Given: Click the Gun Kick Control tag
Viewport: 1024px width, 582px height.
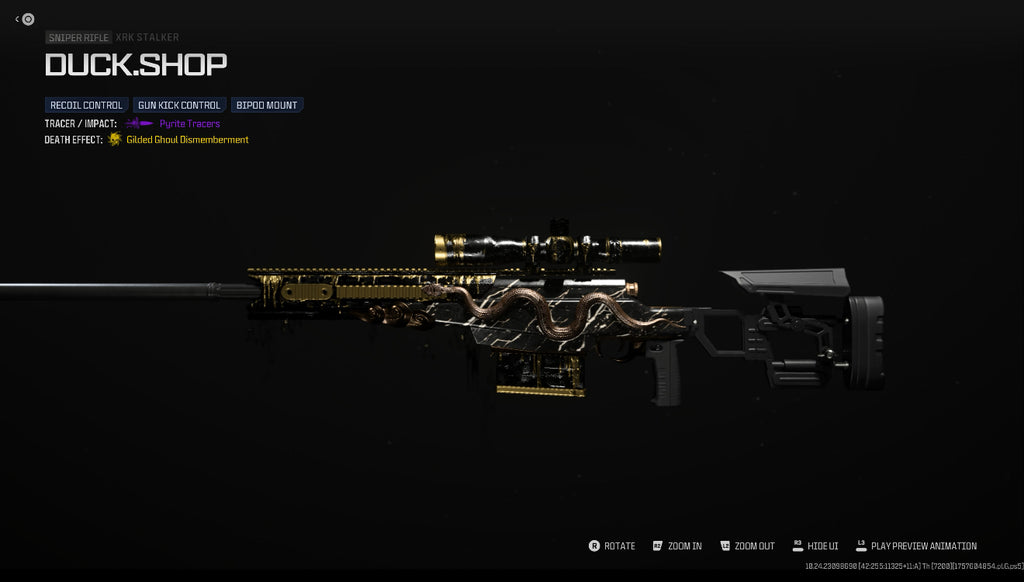Looking at the screenshot, I should click(179, 105).
